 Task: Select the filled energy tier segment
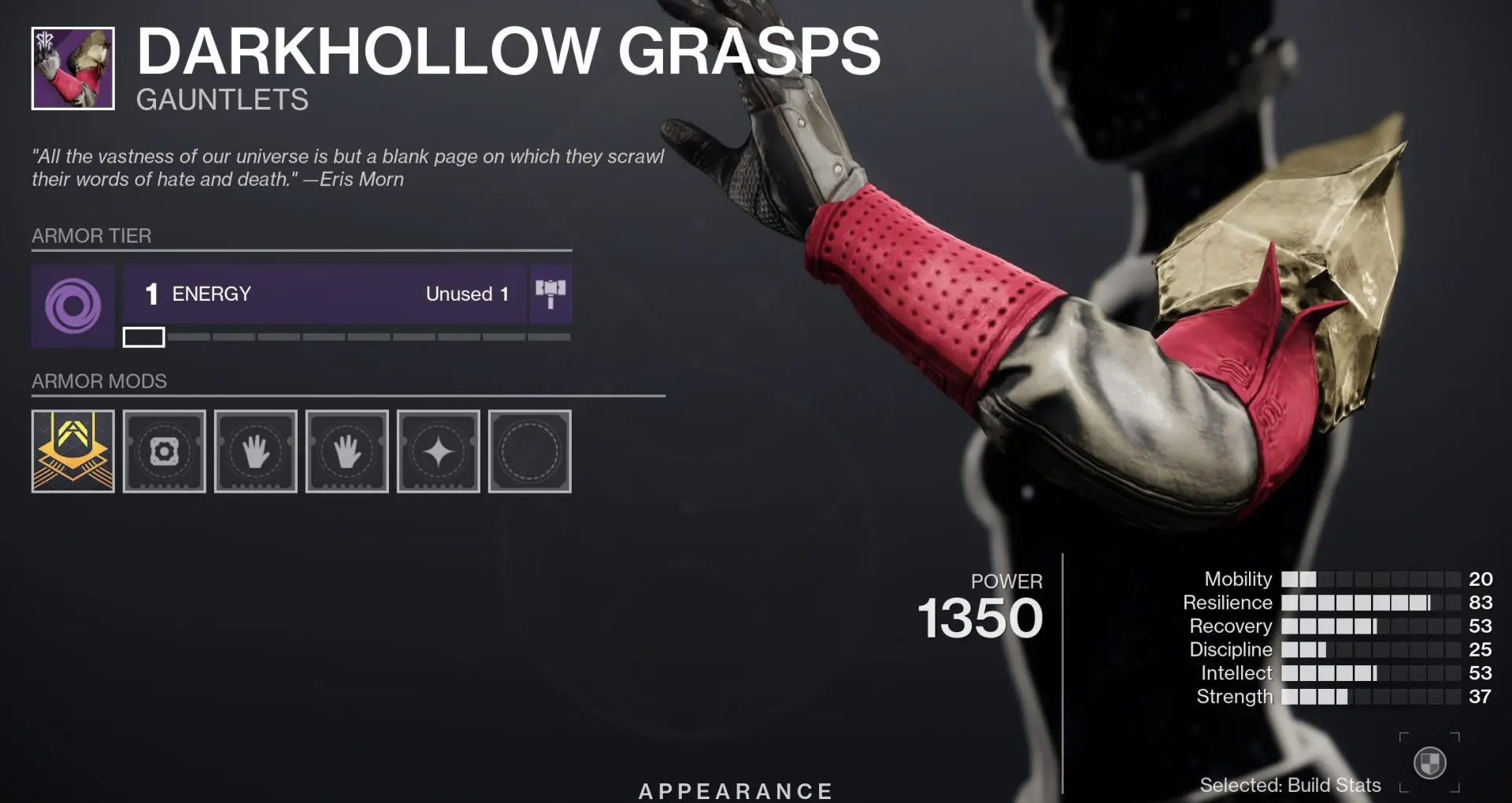click(x=143, y=337)
